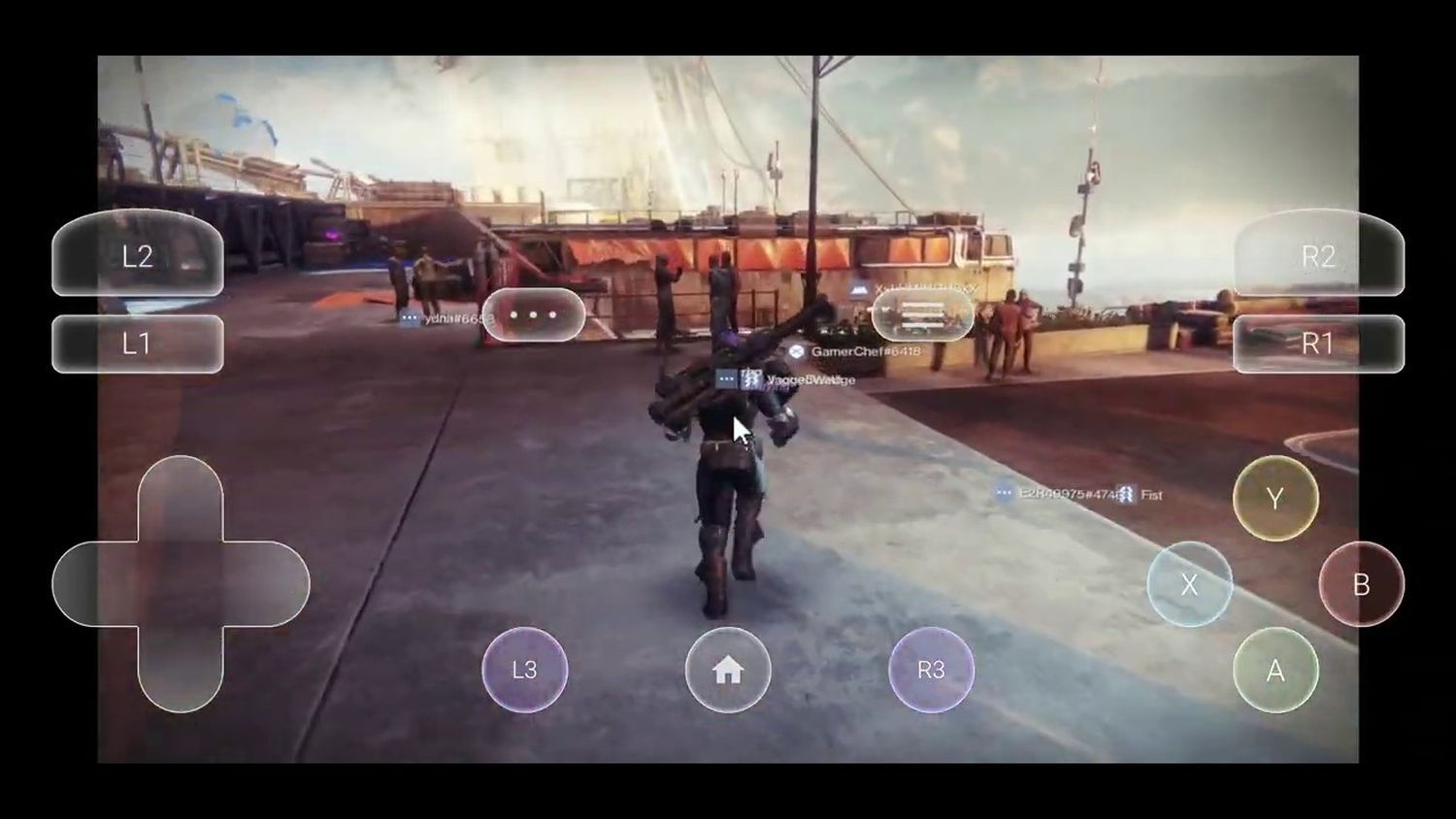This screenshot has width=1456, height=819.
Task: Activate the R3 stick button
Action: click(931, 670)
